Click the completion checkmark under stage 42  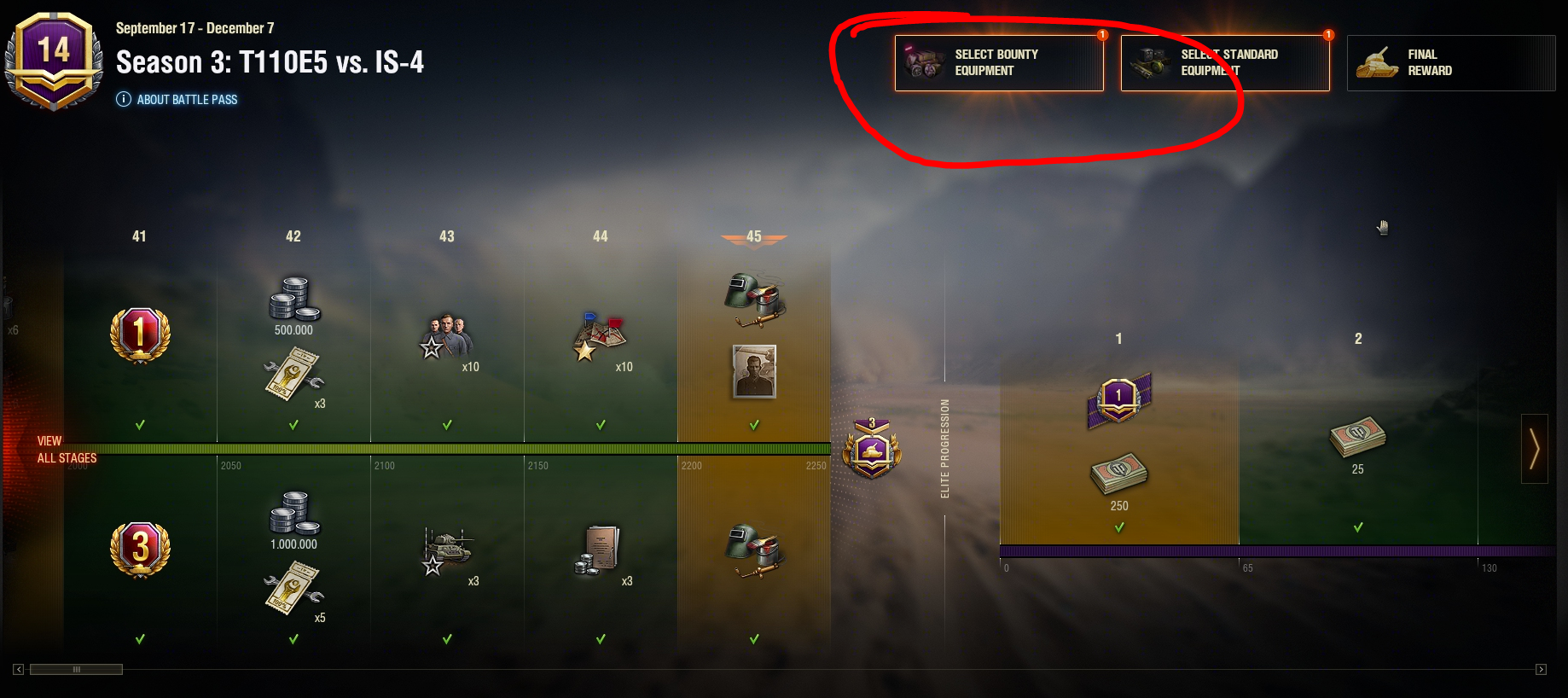tap(293, 424)
